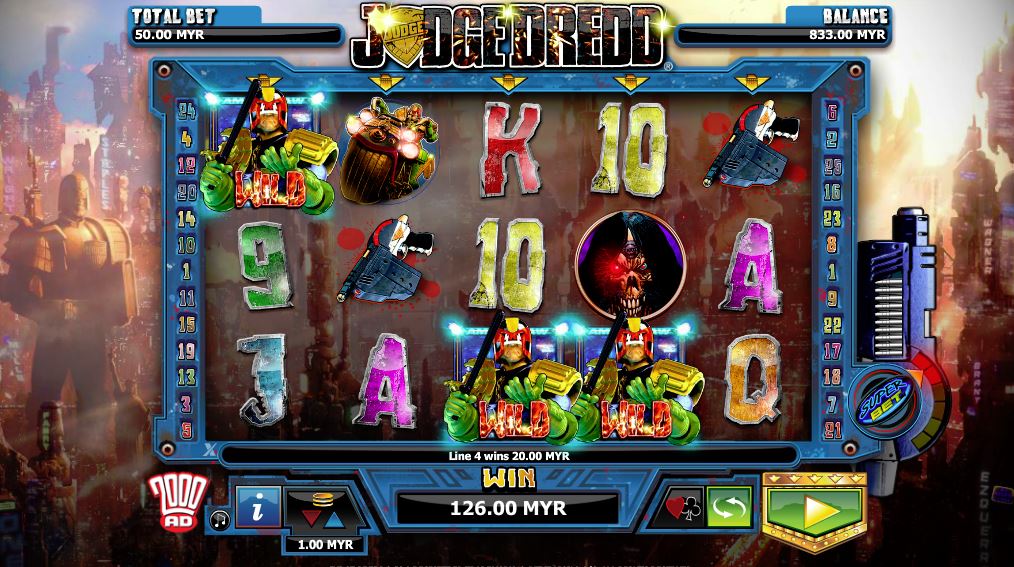Open the paytable info button

tap(258, 509)
